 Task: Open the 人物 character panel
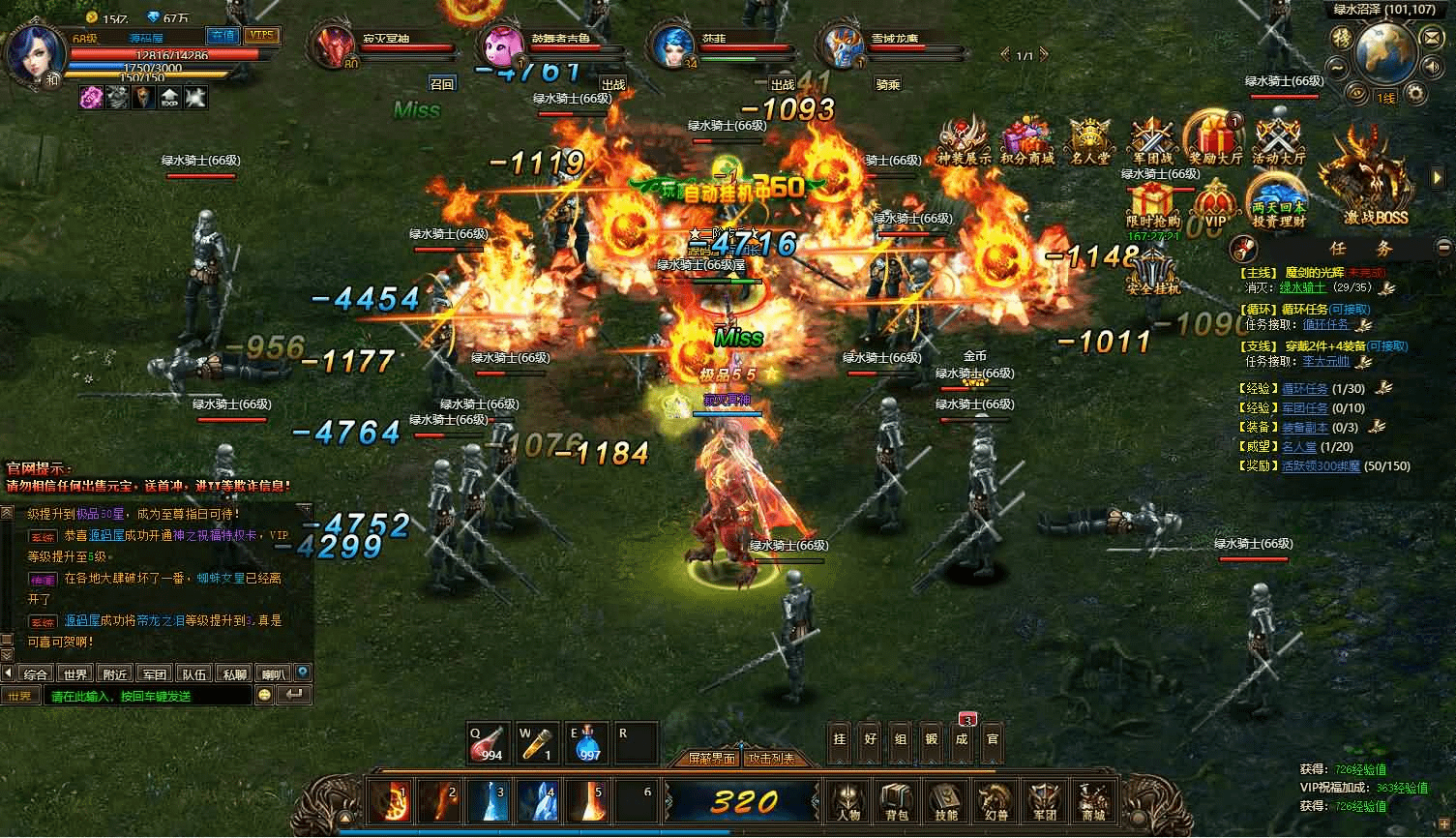847,801
